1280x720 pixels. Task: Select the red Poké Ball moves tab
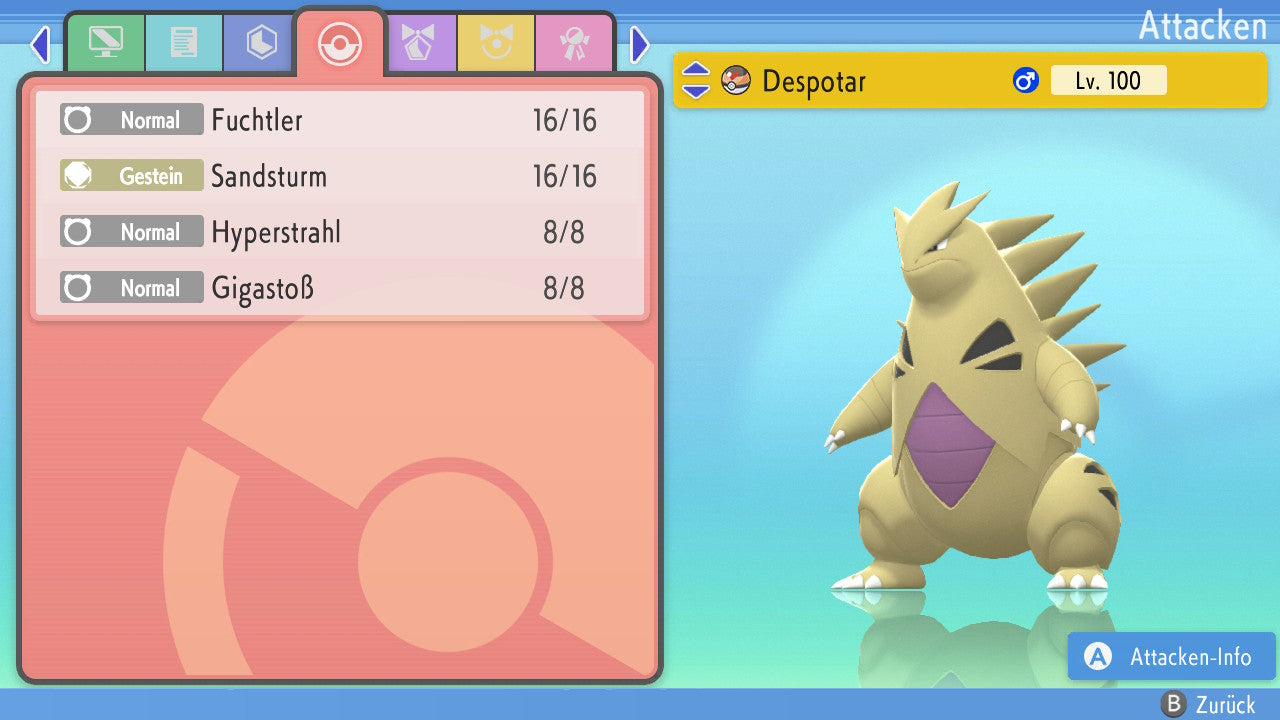coord(340,43)
